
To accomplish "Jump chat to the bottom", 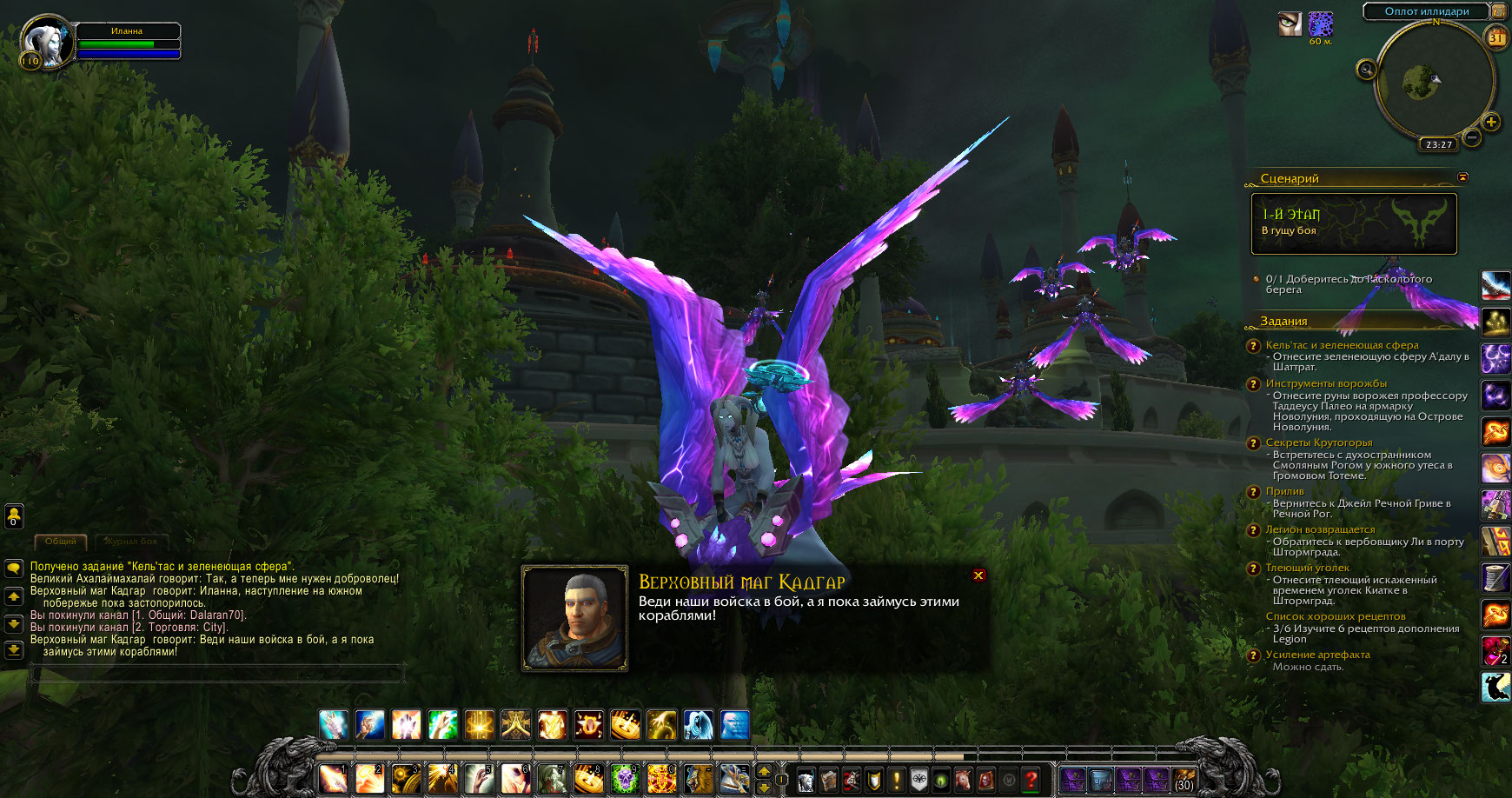I will pos(14,649).
